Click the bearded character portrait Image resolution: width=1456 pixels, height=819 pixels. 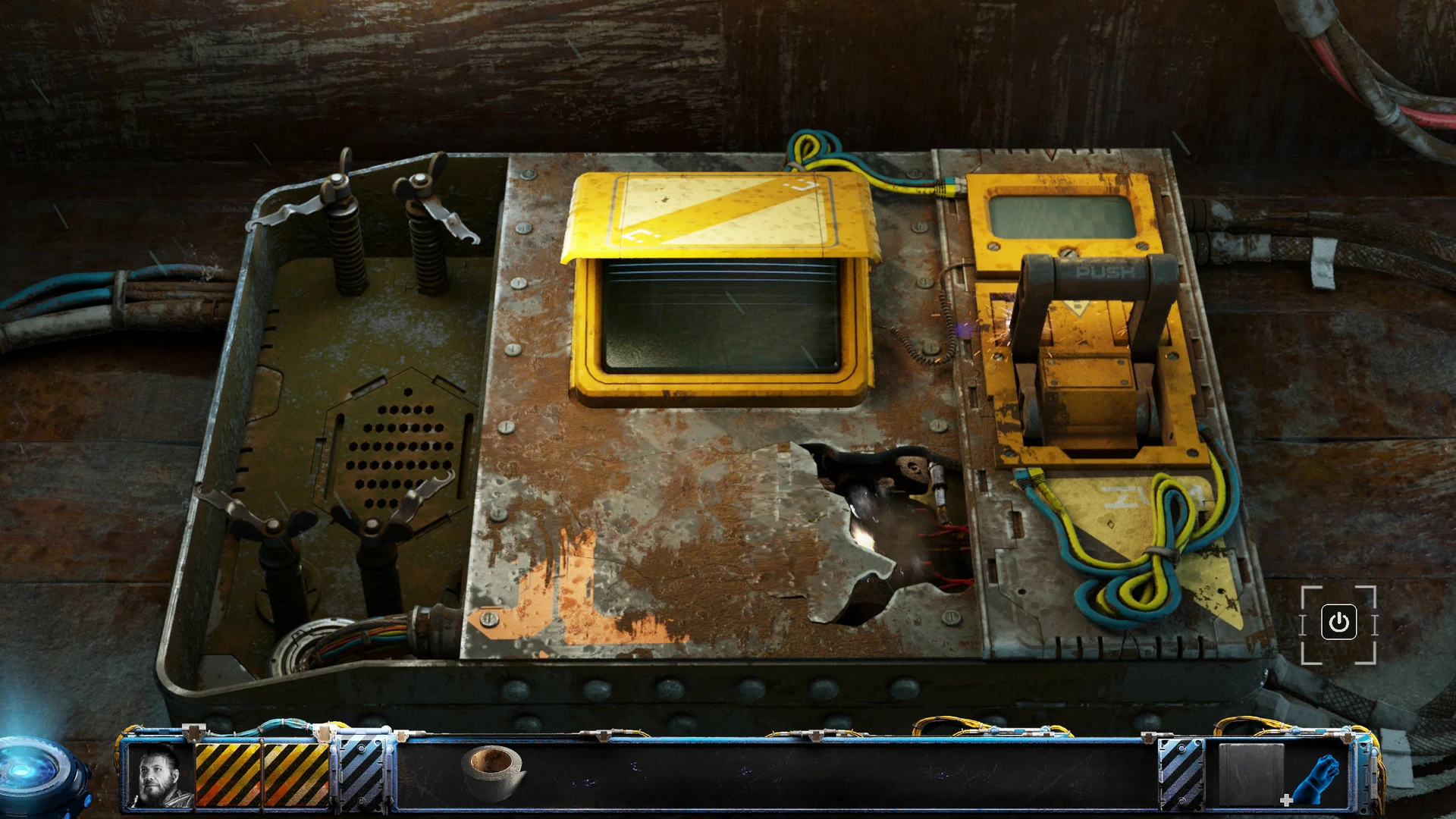pos(161,774)
